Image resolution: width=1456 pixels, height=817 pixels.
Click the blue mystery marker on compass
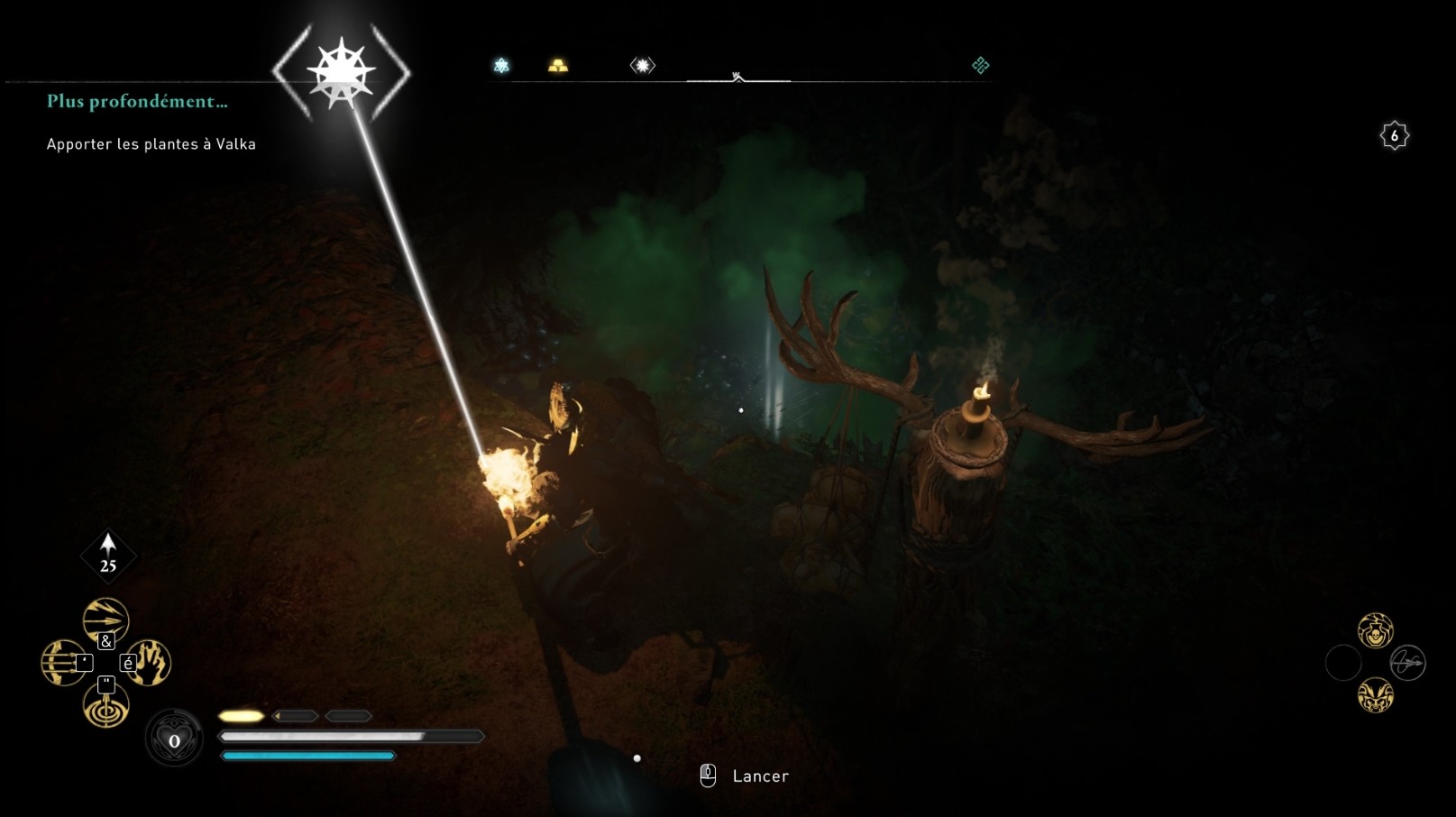501,66
